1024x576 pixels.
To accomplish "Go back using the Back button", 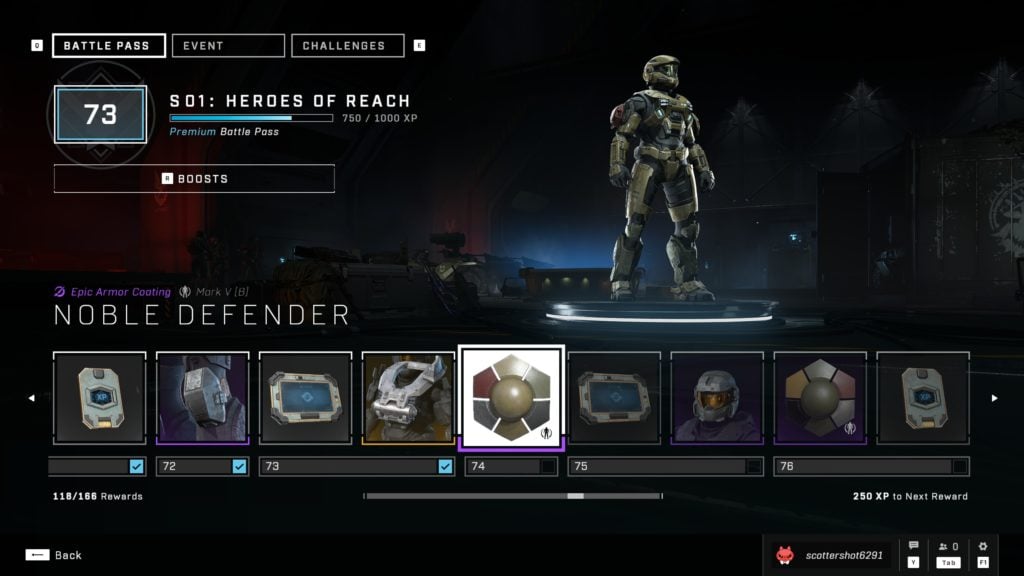I will (55, 555).
